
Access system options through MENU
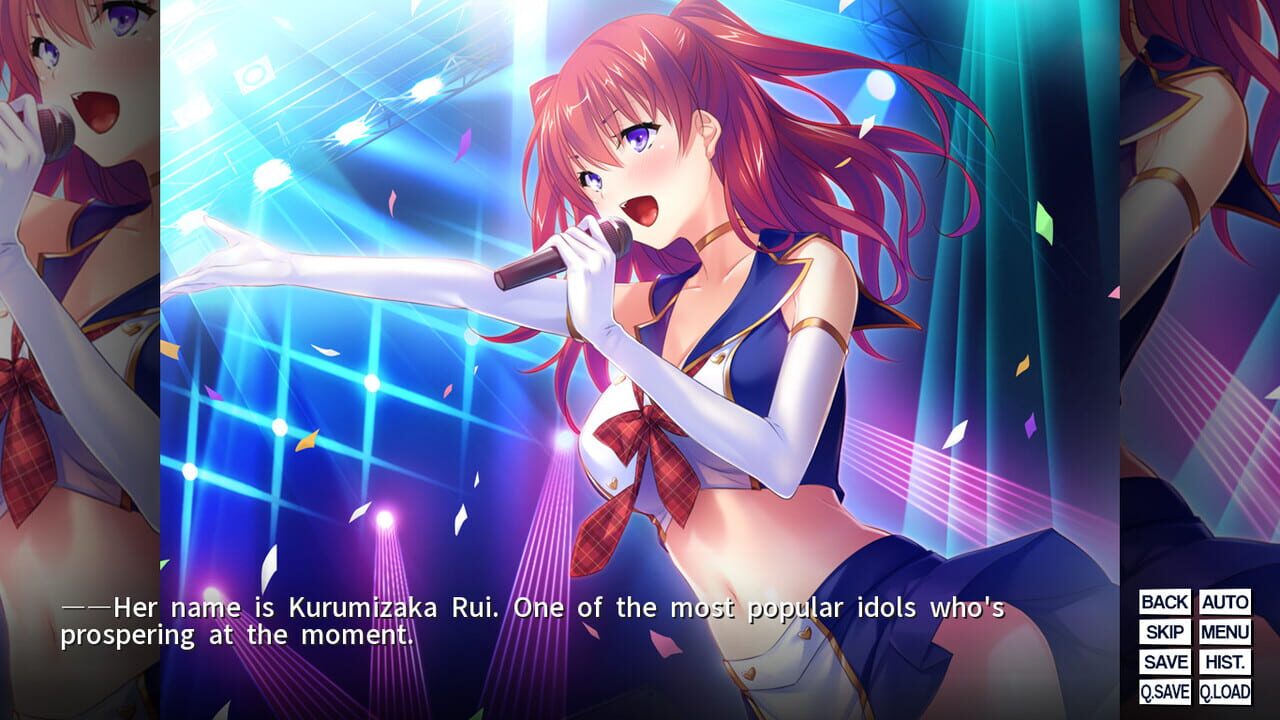(1227, 632)
